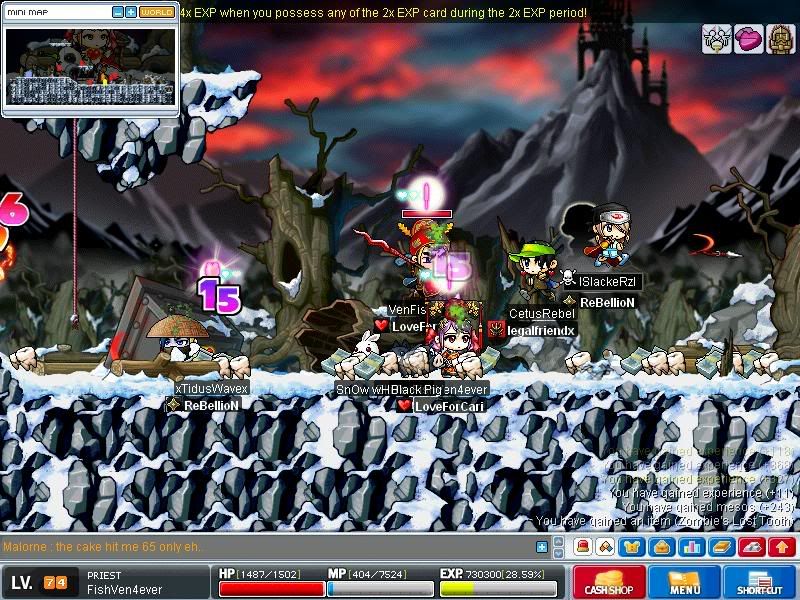Expand the chat with the blue plus button

tap(542, 547)
